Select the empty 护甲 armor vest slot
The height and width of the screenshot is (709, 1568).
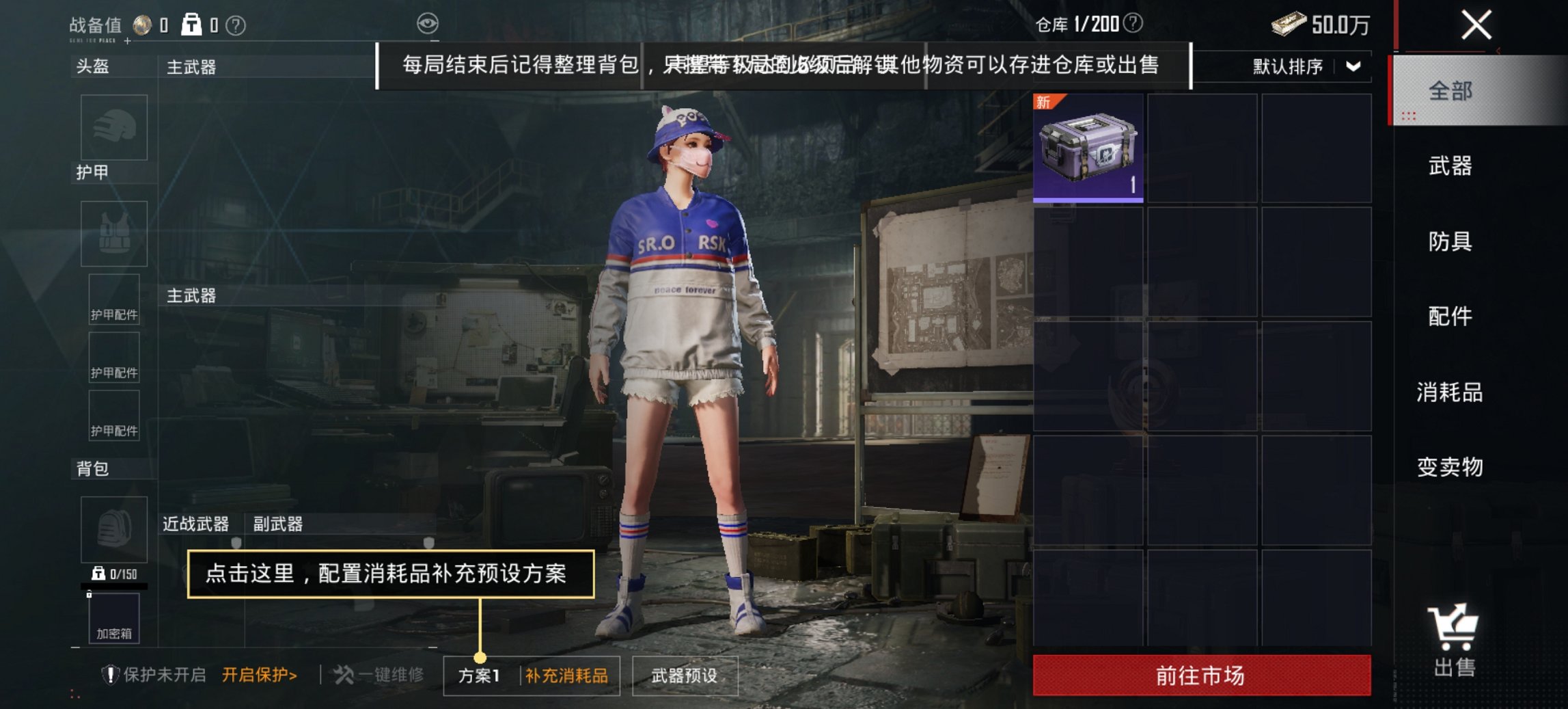click(x=113, y=234)
